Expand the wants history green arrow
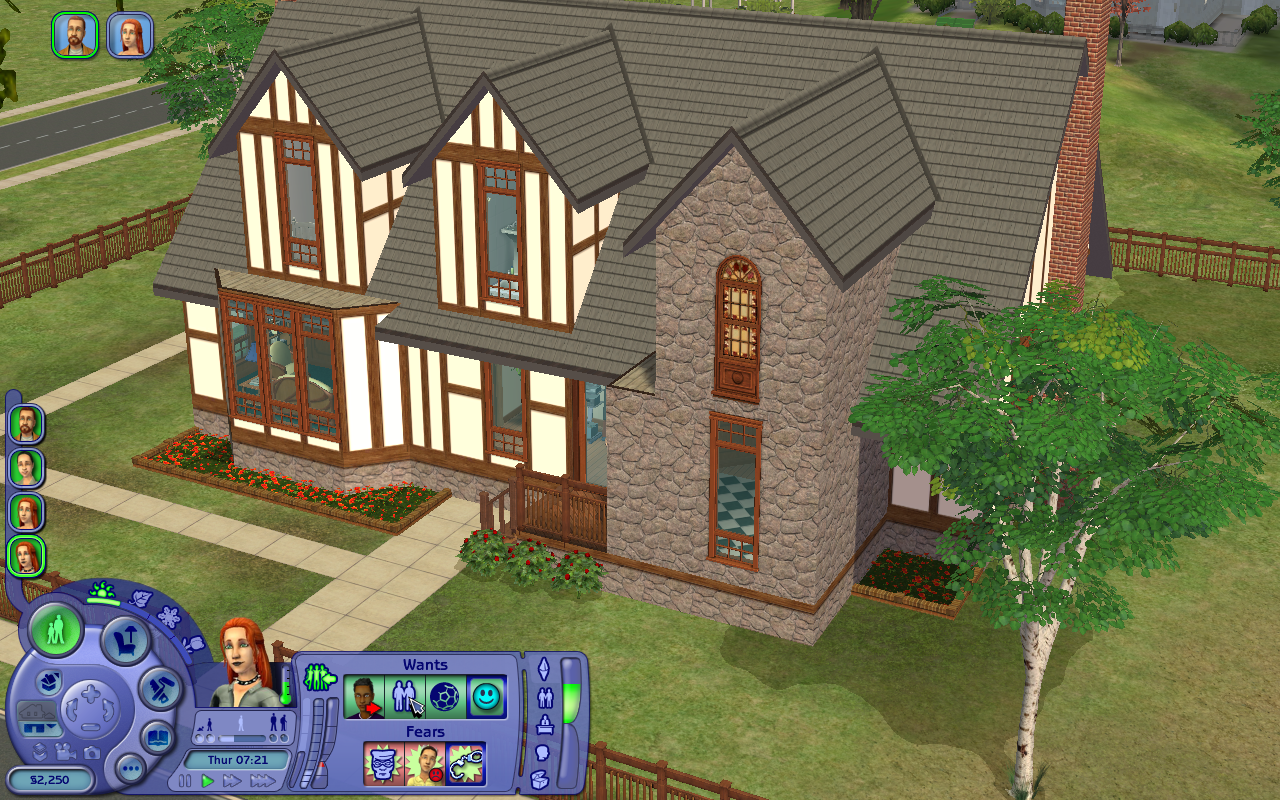Viewport: 1280px width, 800px height. [319, 675]
